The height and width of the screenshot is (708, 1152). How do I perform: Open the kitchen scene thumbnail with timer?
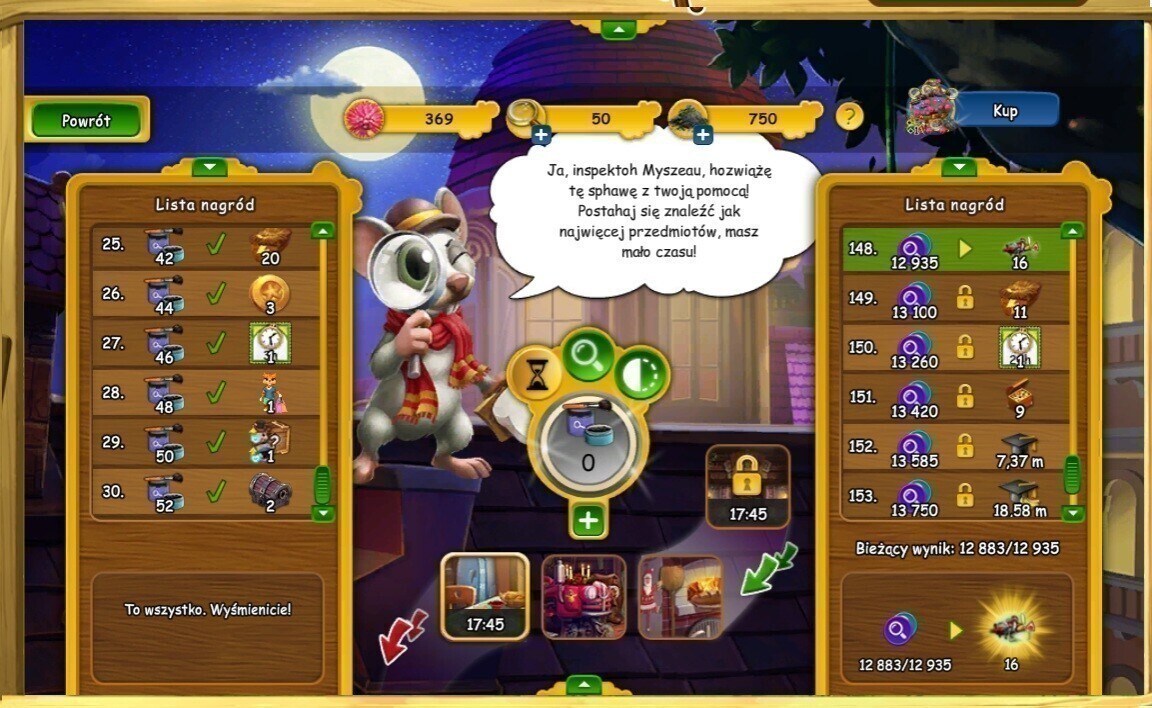[484, 596]
